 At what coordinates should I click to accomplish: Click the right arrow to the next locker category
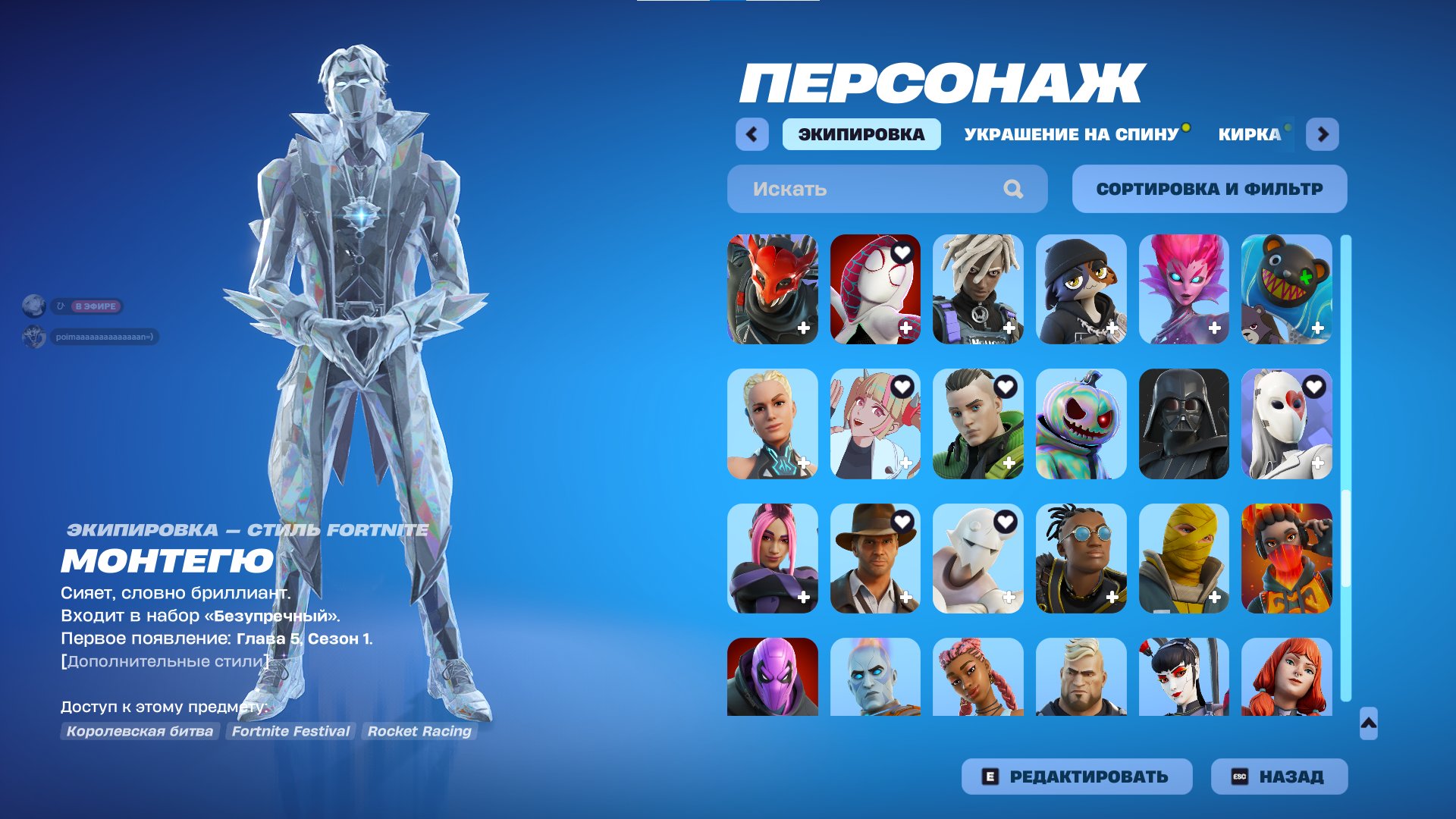tap(1325, 133)
